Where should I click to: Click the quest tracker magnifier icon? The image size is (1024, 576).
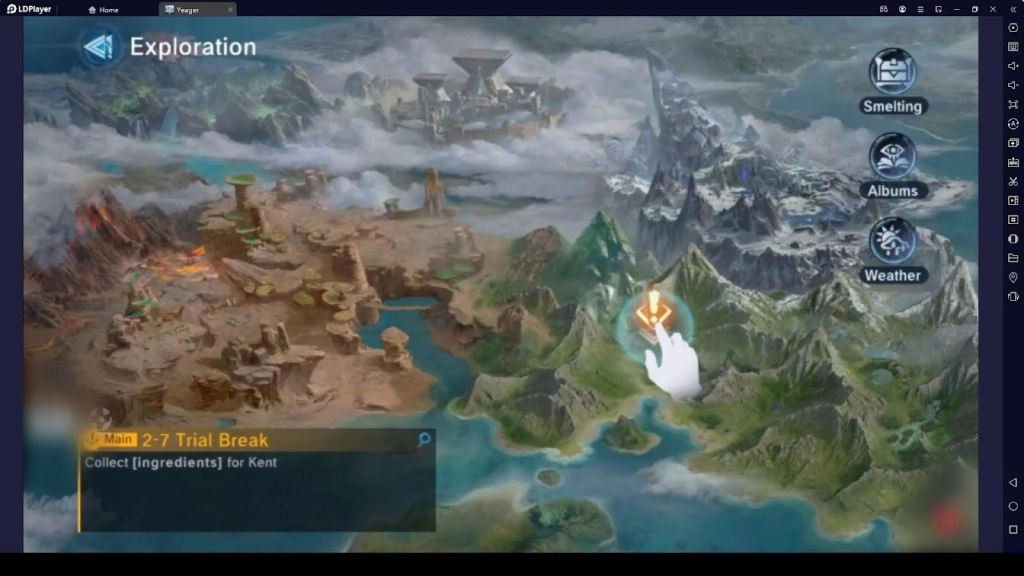424,439
